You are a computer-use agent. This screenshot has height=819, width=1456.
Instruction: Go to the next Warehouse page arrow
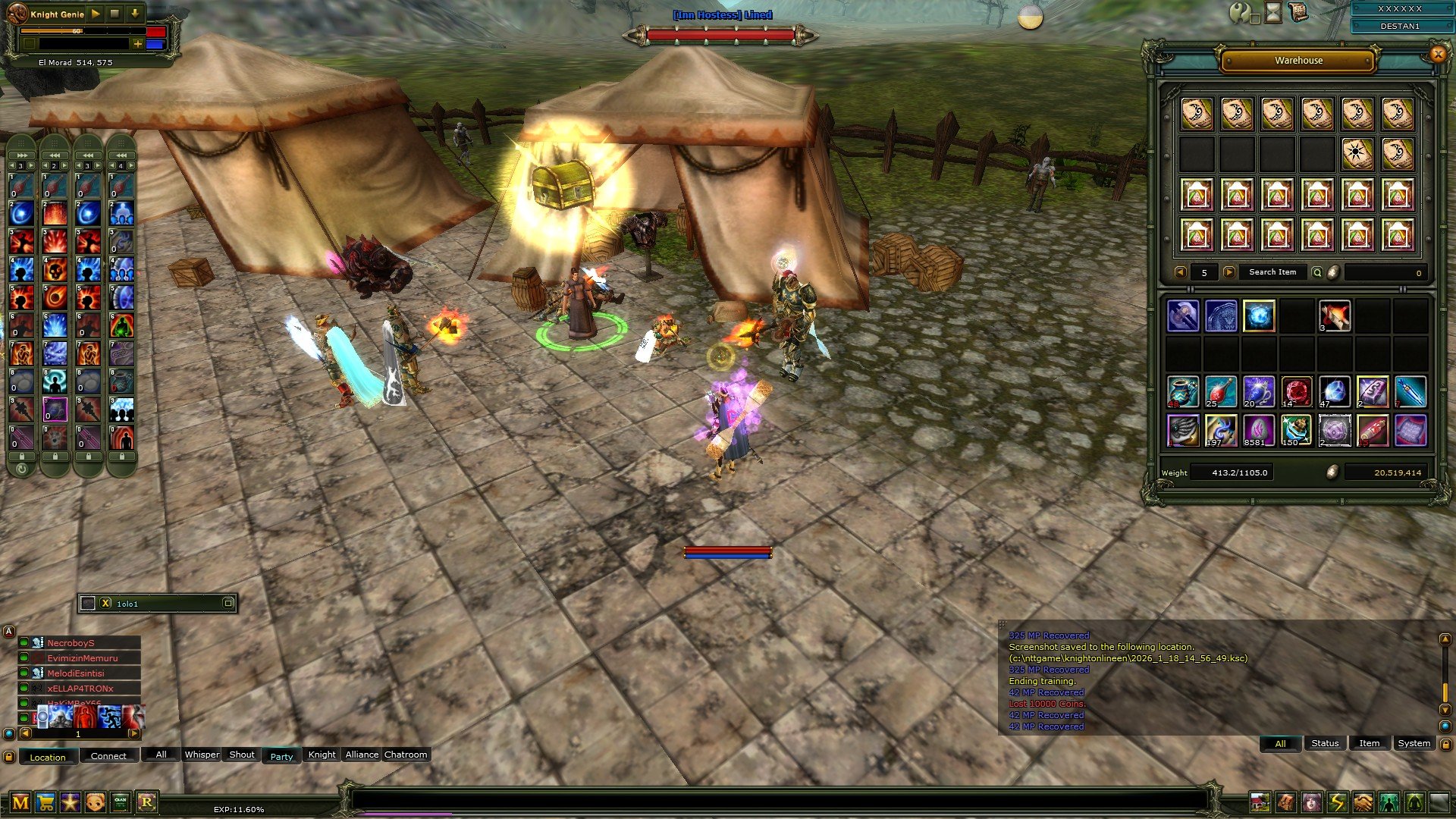(1227, 271)
